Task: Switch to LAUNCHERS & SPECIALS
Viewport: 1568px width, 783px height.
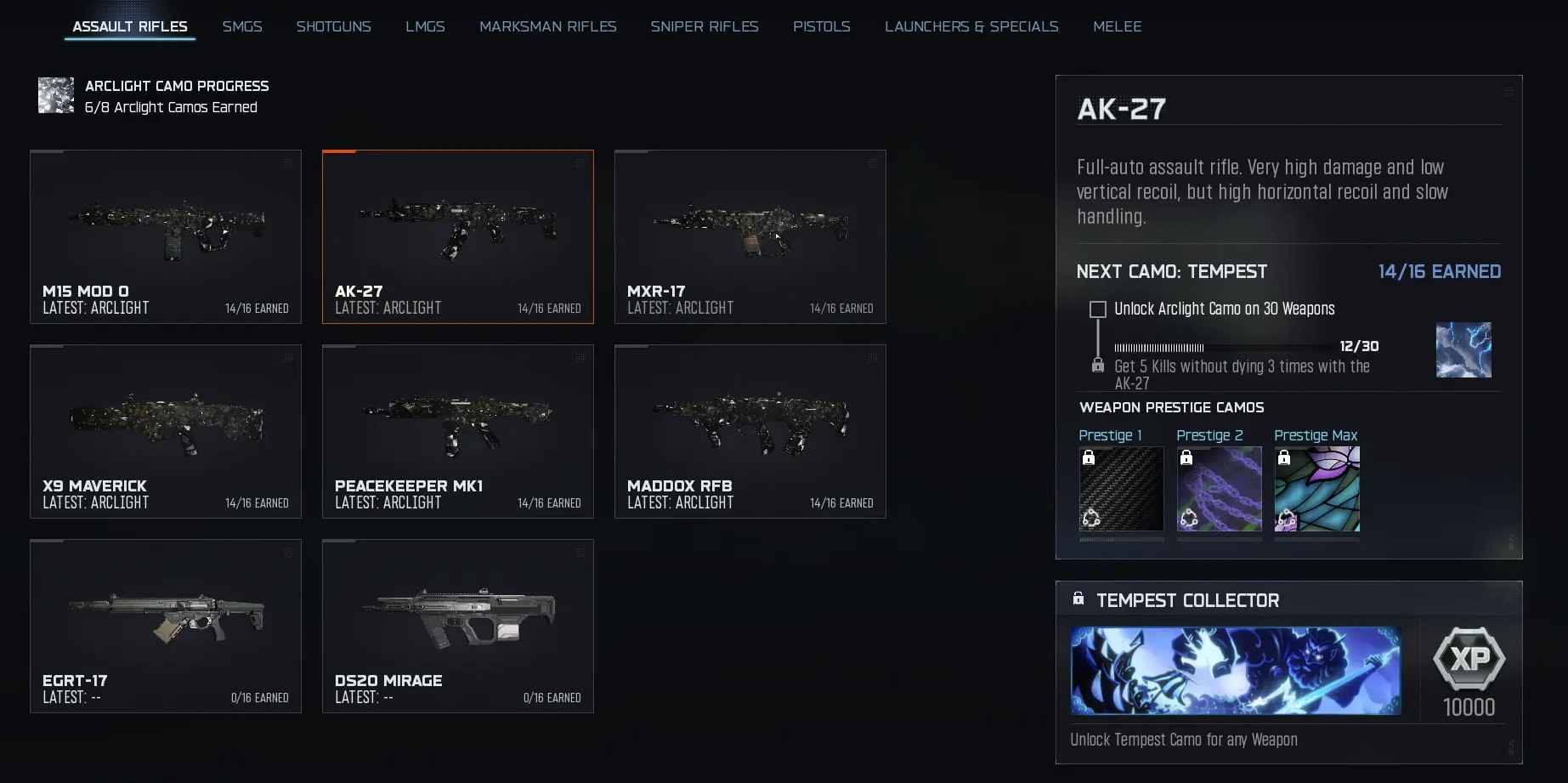Action: pyautogui.click(x=971, y=26)
